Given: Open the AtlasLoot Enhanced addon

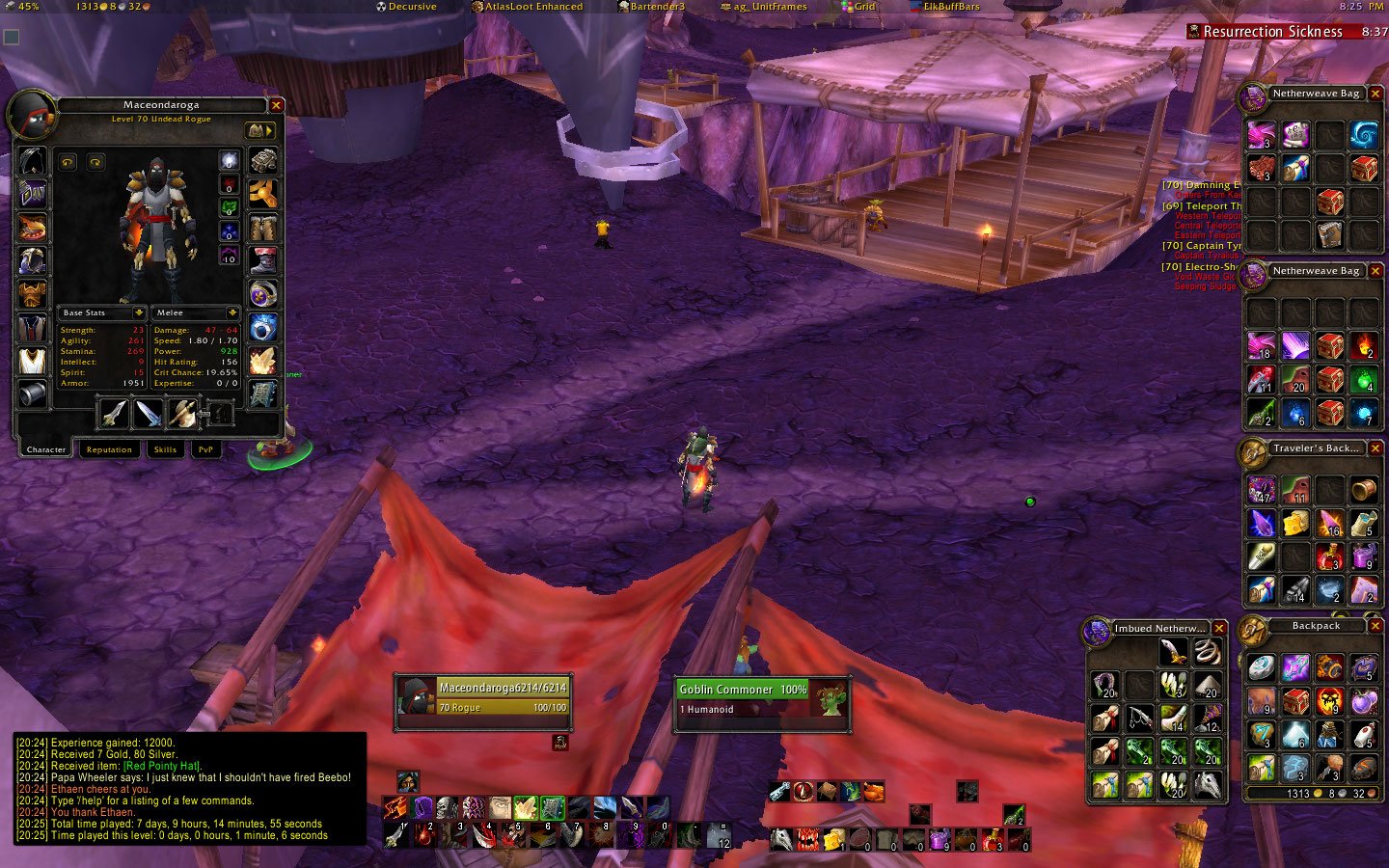Looking at the screenshot, I should [529, 6].
